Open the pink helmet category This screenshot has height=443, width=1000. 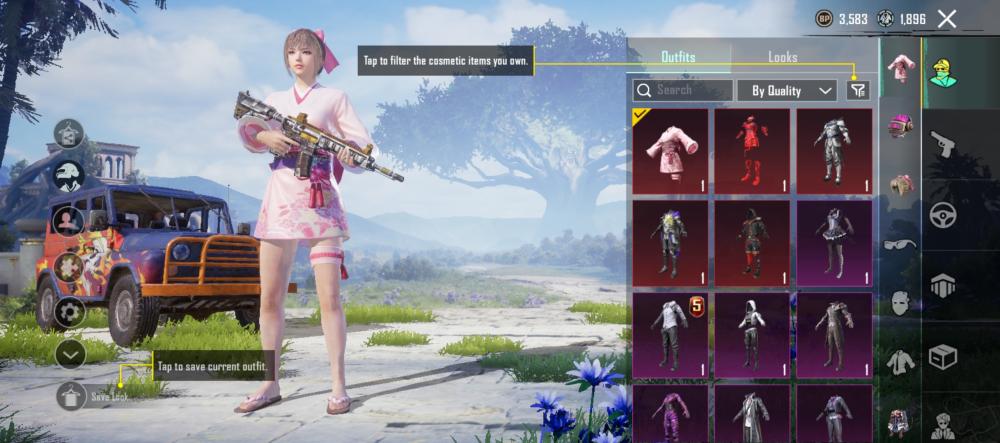point(901,127)
